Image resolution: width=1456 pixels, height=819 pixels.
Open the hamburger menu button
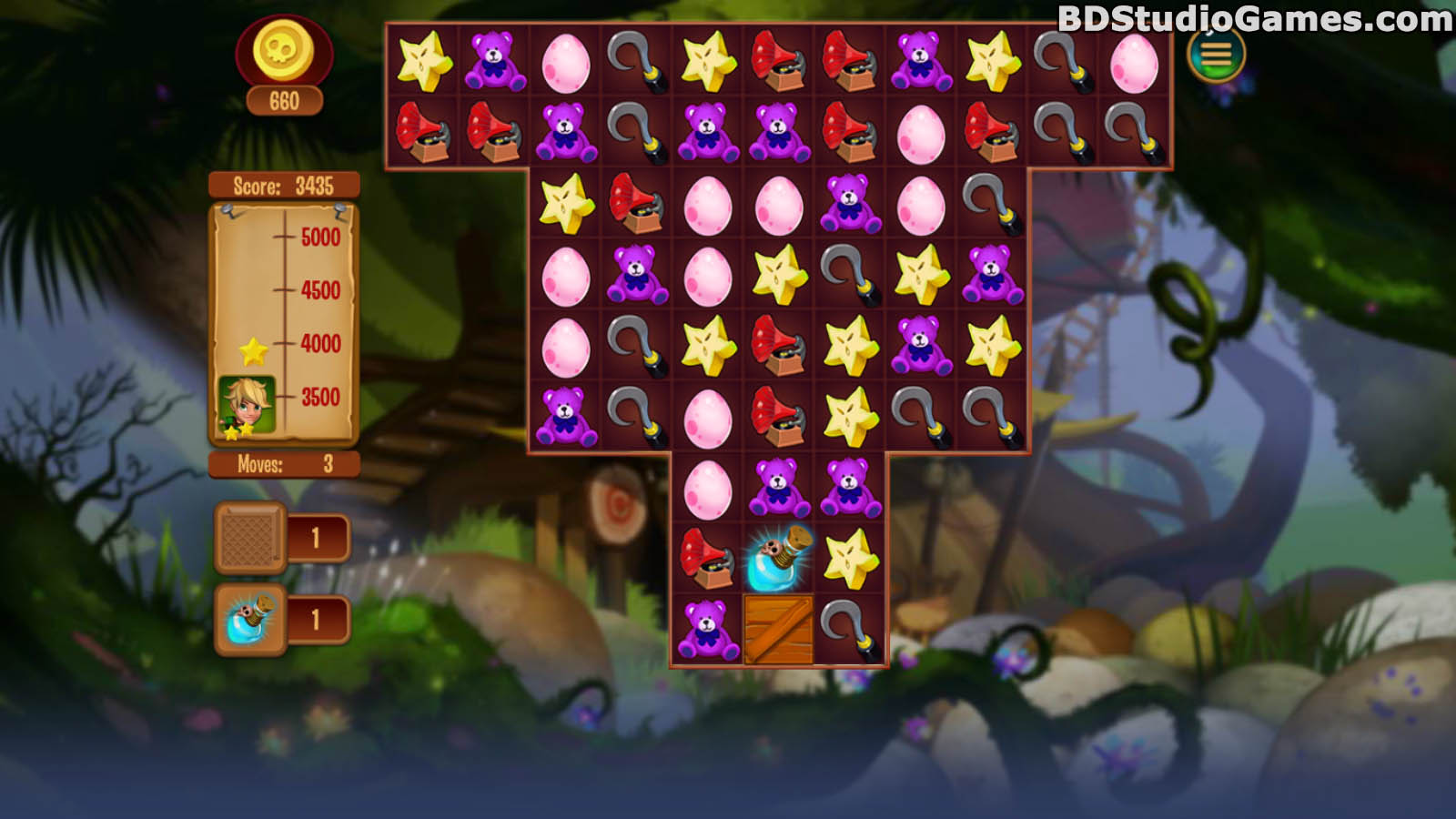point(1216,55)
